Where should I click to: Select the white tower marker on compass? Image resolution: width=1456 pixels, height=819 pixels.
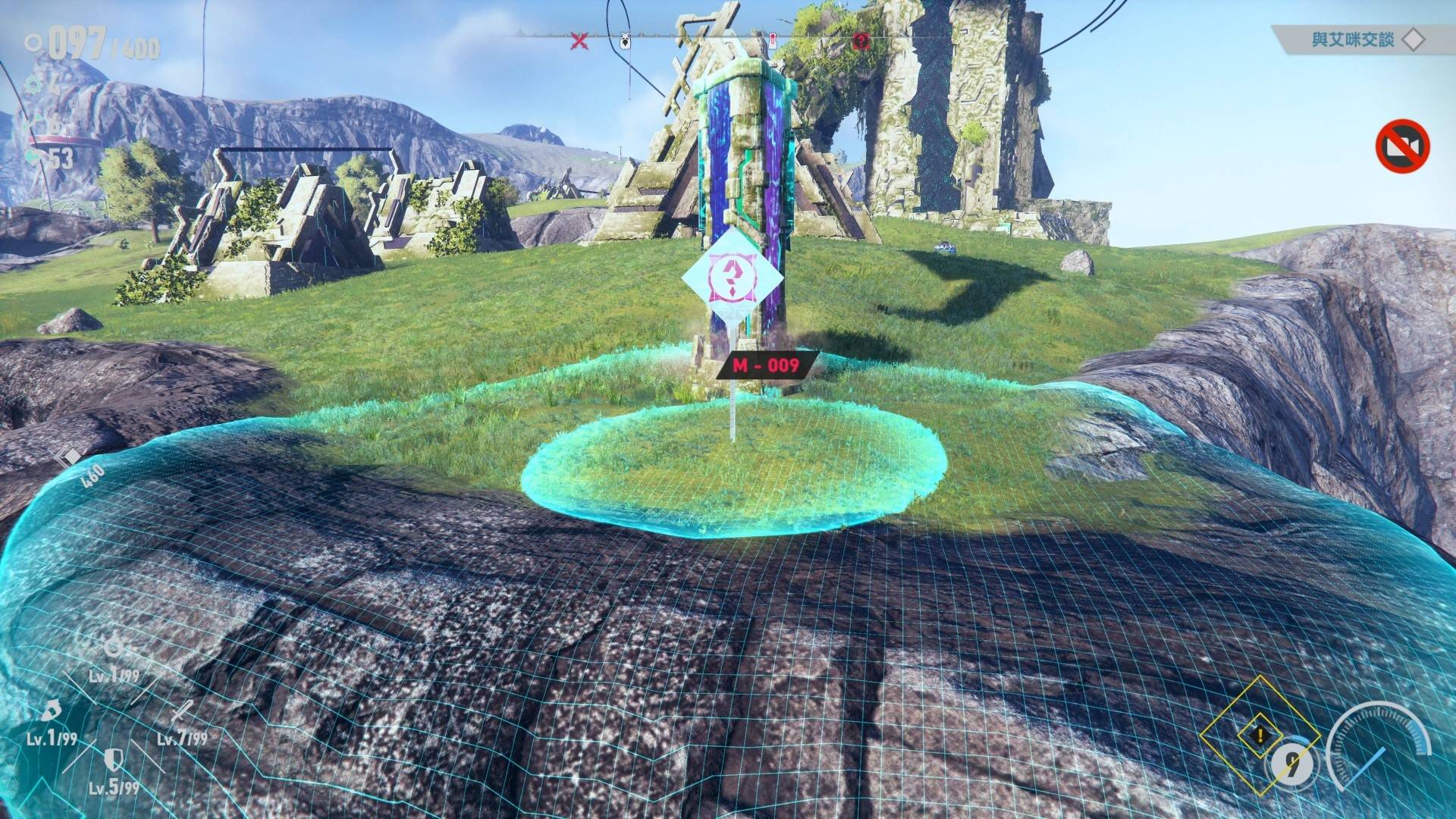772,40
